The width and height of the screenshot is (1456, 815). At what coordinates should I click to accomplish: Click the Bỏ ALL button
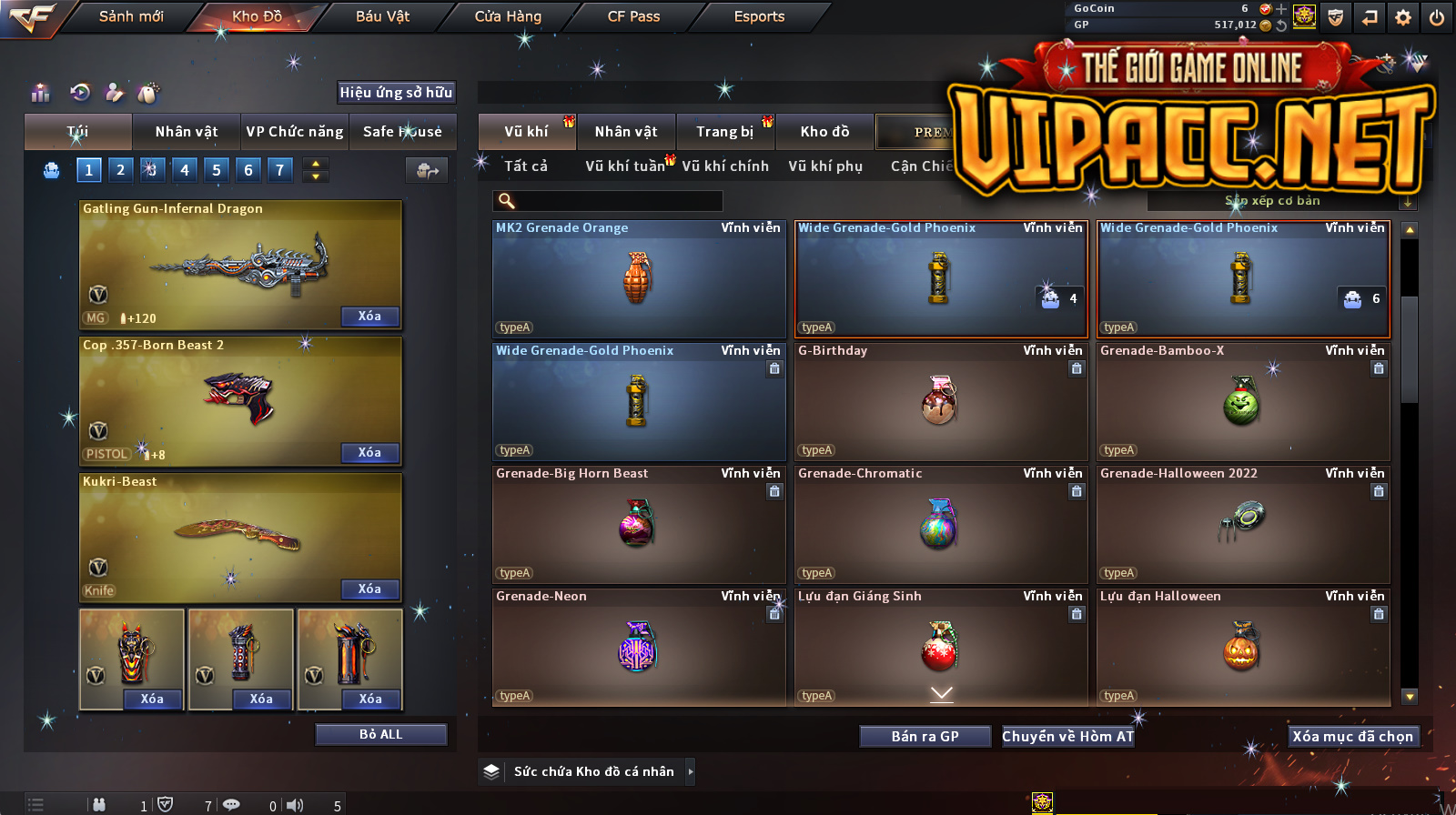380,735
